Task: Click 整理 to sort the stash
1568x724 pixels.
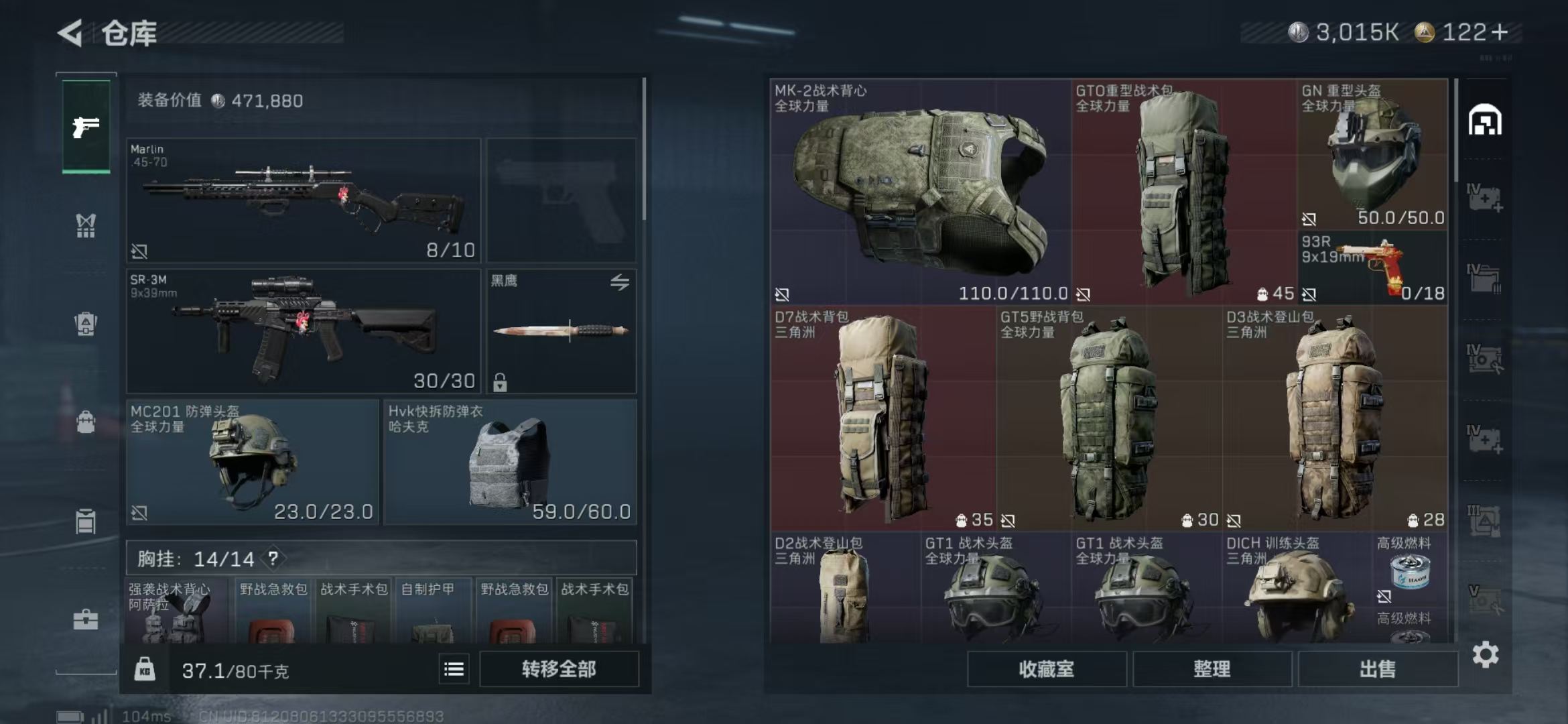Action: pos(1212,669)
